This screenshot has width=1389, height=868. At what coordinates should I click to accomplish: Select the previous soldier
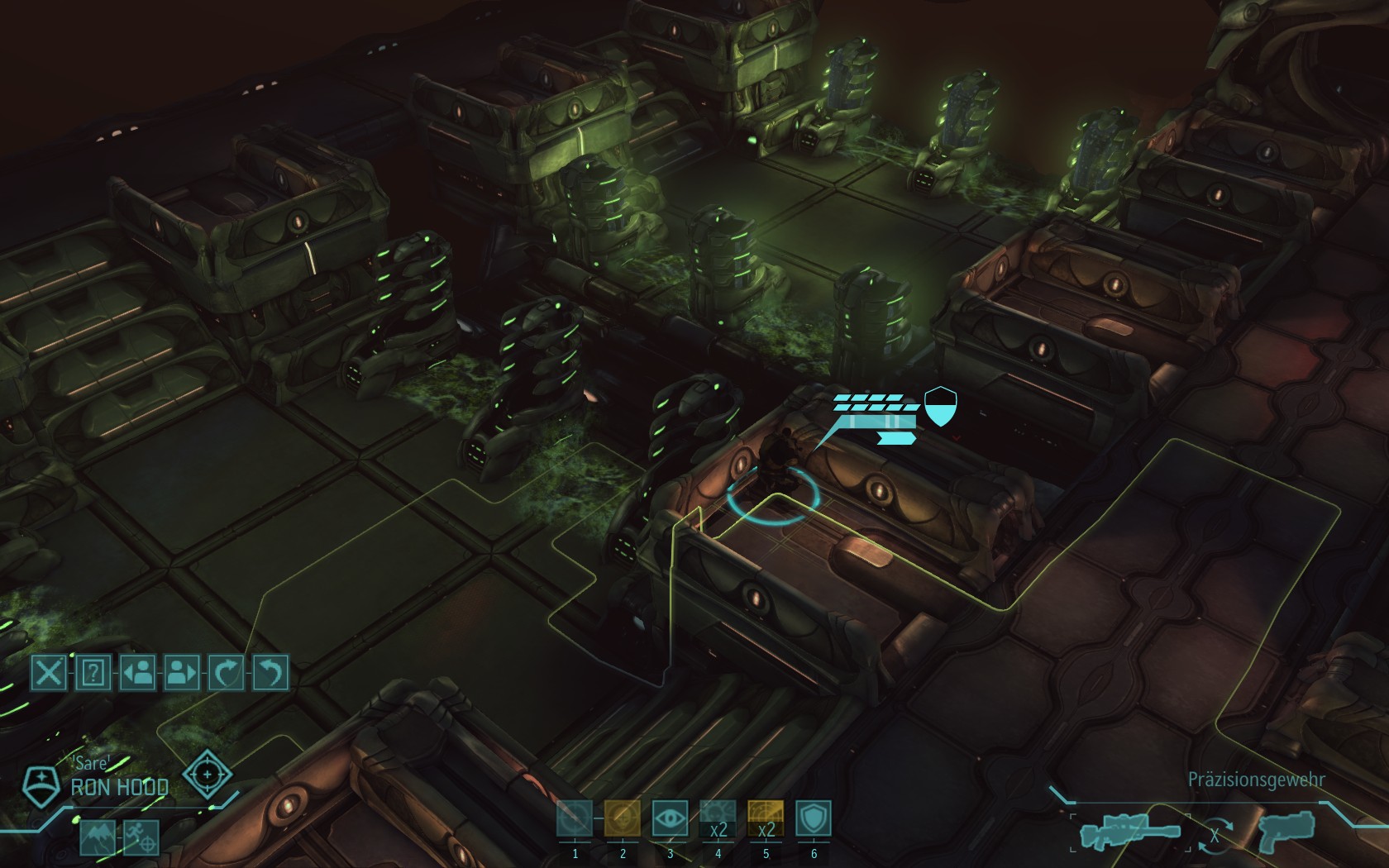[x=138, y=672]
